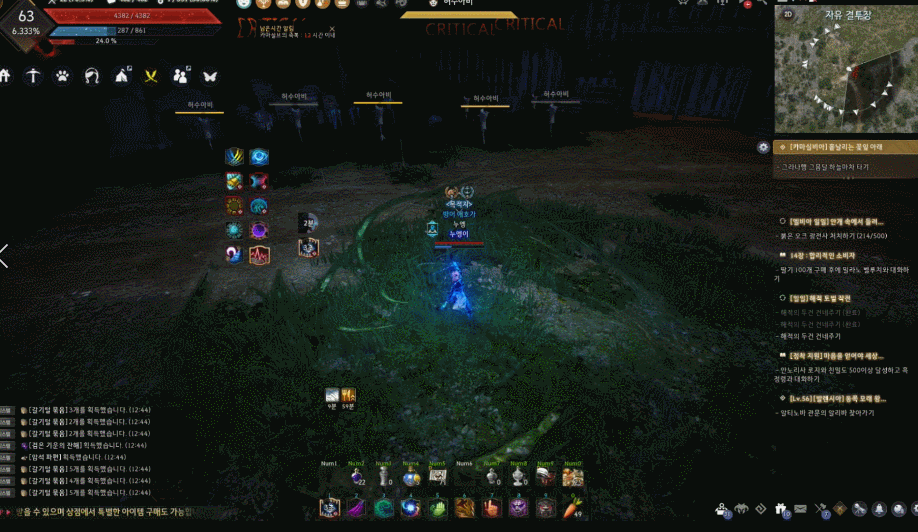Close the remaining-time buff notice
Screen dimensions: 918x532
click(331, 29)
